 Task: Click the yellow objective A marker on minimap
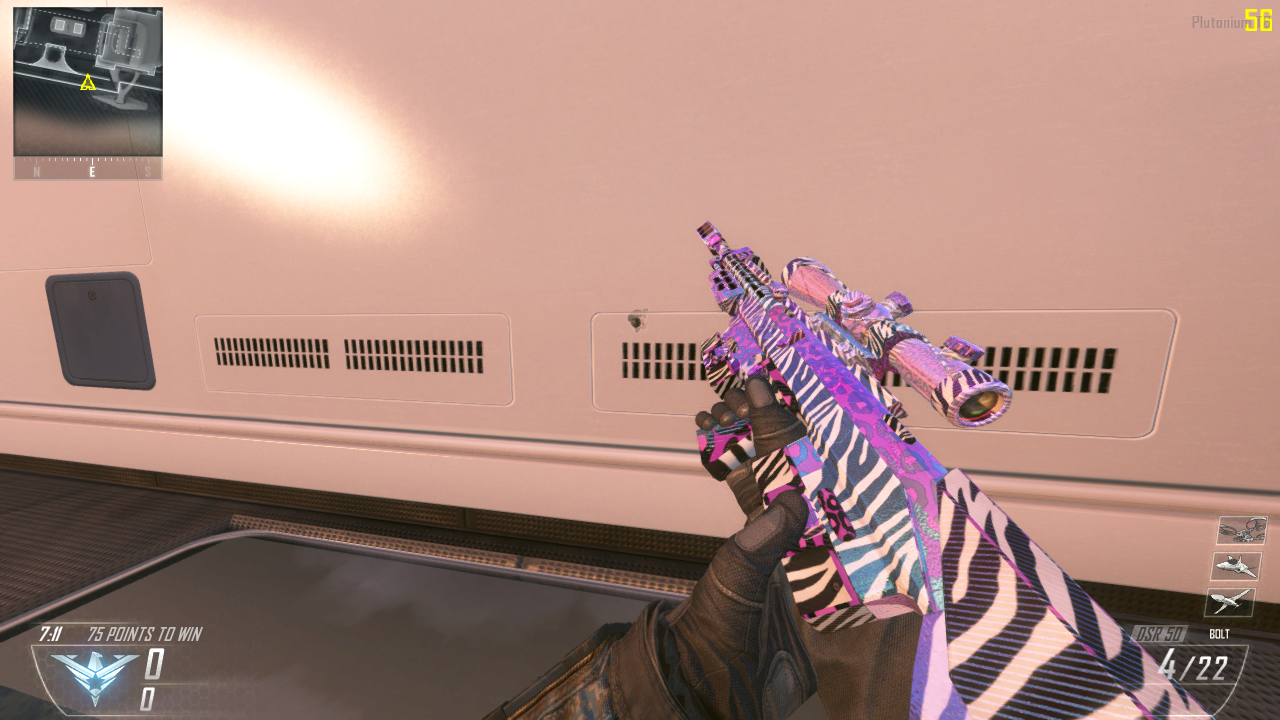click(x=87, y=84)
